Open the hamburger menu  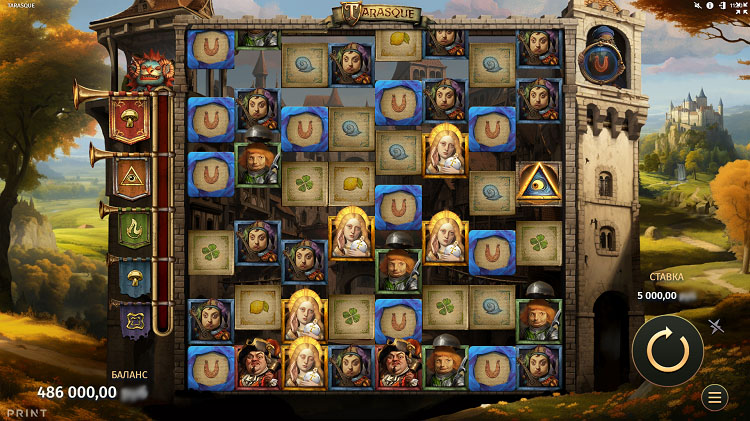tap(715, 397)
